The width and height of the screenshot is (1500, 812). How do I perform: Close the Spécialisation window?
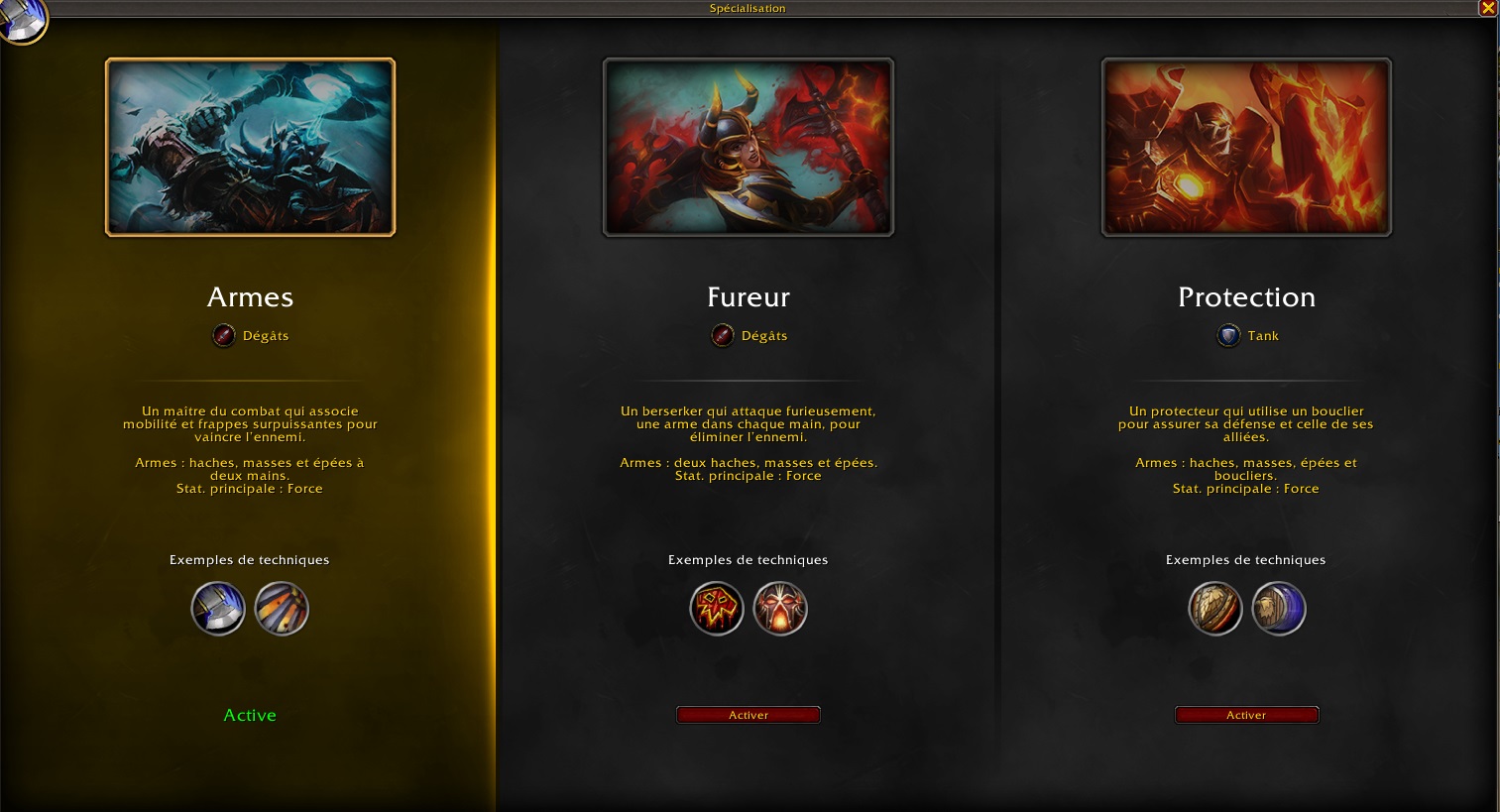[x=1488, y=8]
